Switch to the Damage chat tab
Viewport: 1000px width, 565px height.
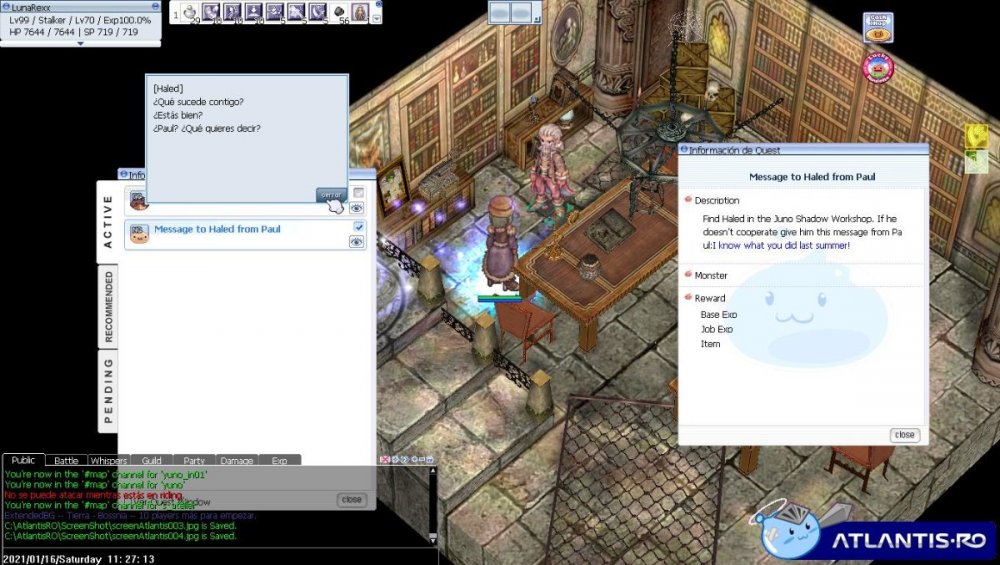[236, 461]
